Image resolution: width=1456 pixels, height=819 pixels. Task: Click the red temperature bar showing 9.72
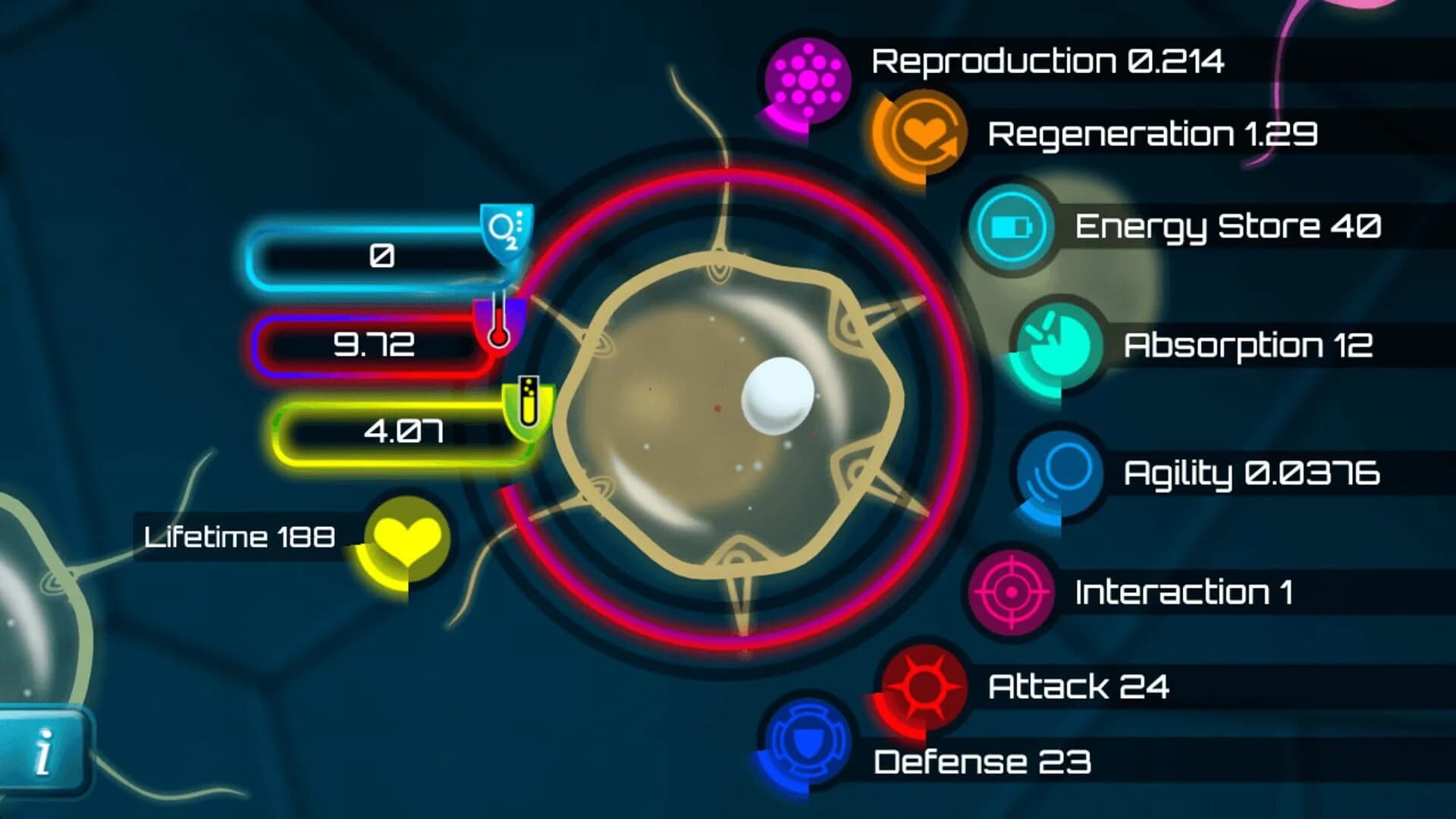pyautogui.click(x=372, y=345)
